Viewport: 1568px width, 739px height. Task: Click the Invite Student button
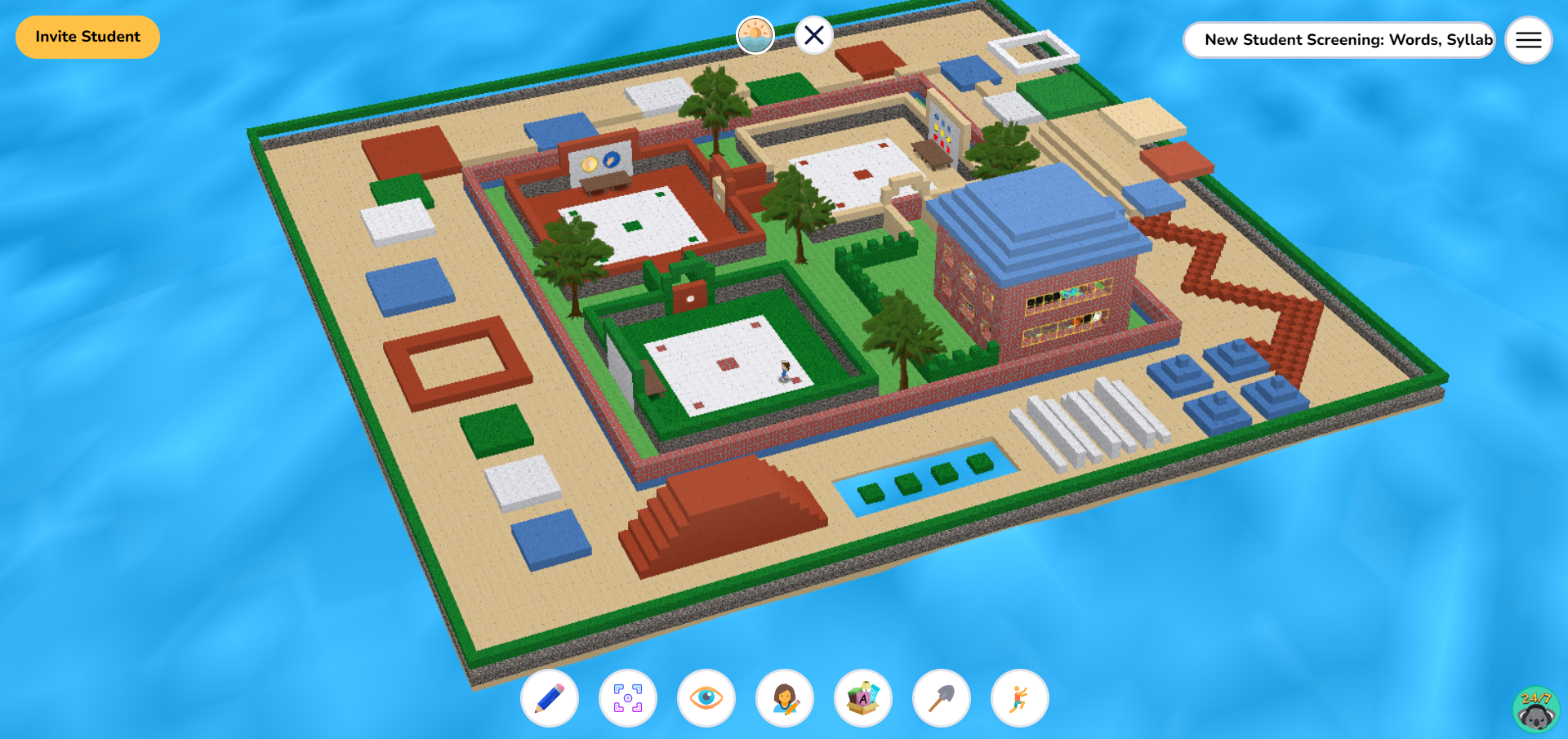coord(87,37)
